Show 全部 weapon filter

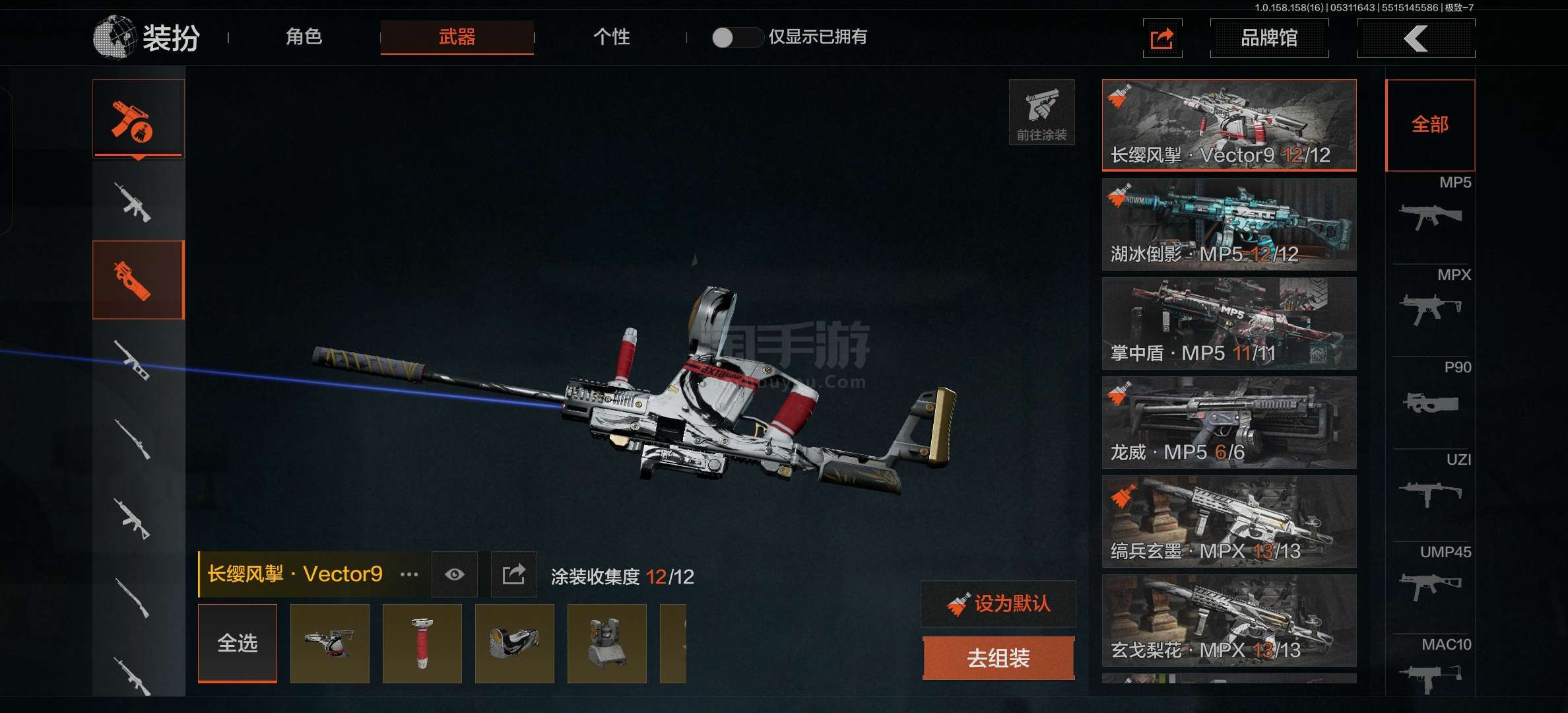pyautogui.click(x=1429, y=125)
